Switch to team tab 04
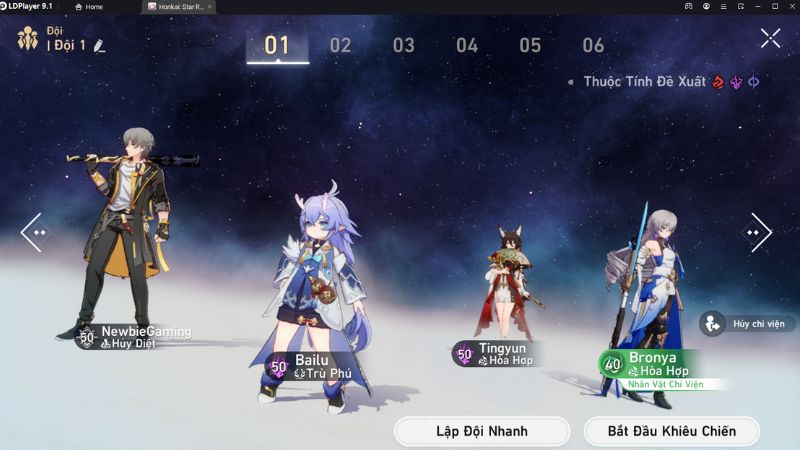This screenshot has height=450, width=800. coord(467,45)
